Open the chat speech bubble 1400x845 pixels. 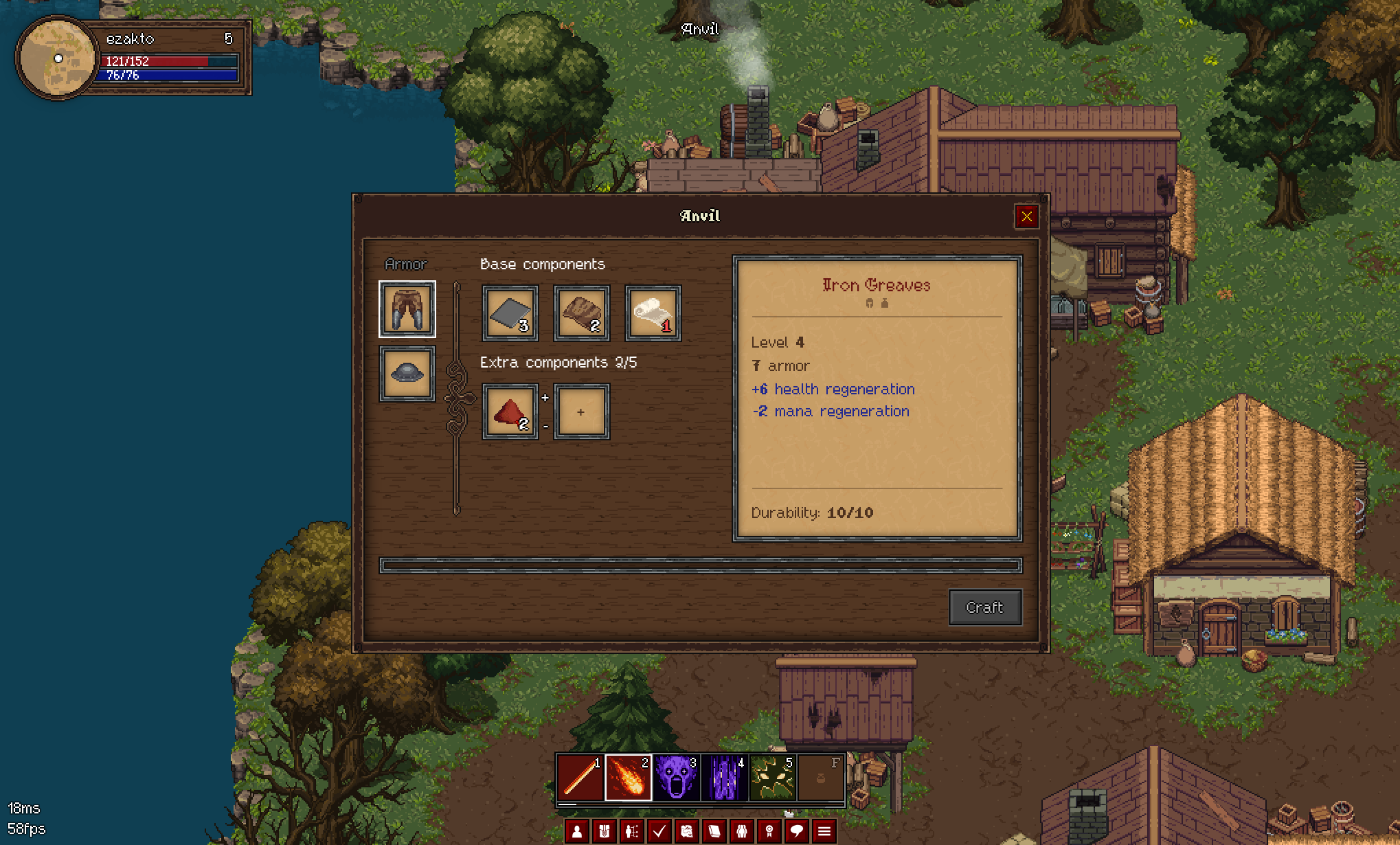pos(797,831)
